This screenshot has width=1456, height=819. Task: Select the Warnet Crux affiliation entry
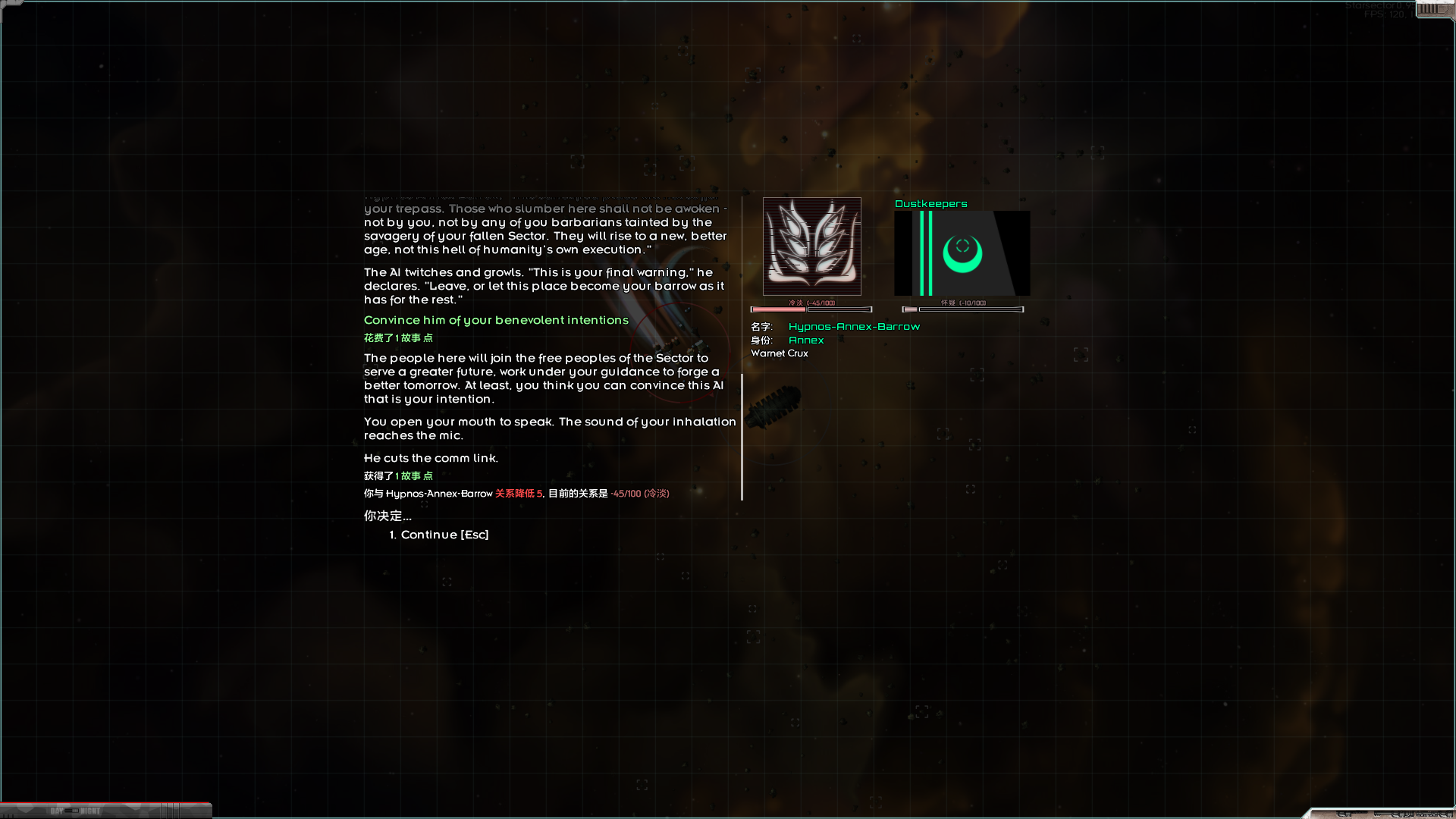(779, 353)
